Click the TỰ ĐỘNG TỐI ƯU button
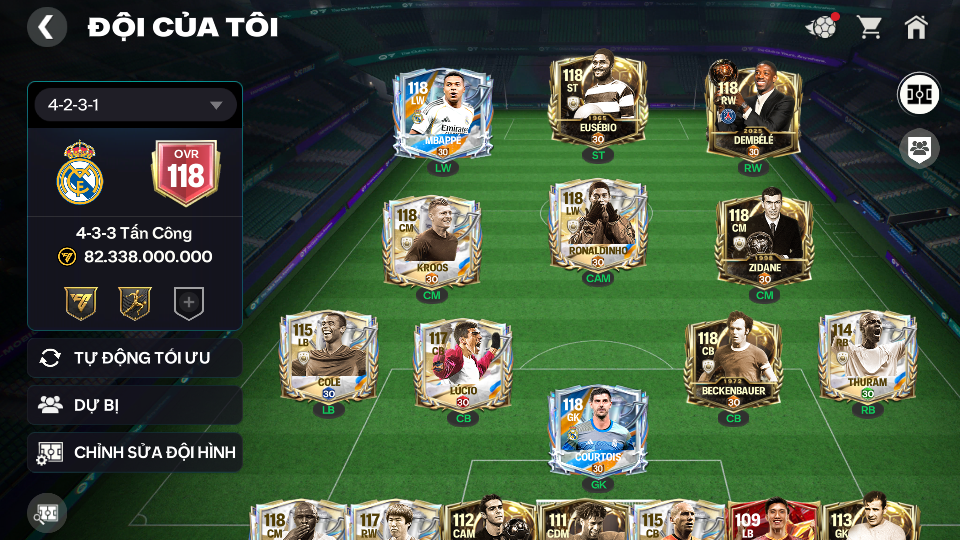 [x=135, y=358]
